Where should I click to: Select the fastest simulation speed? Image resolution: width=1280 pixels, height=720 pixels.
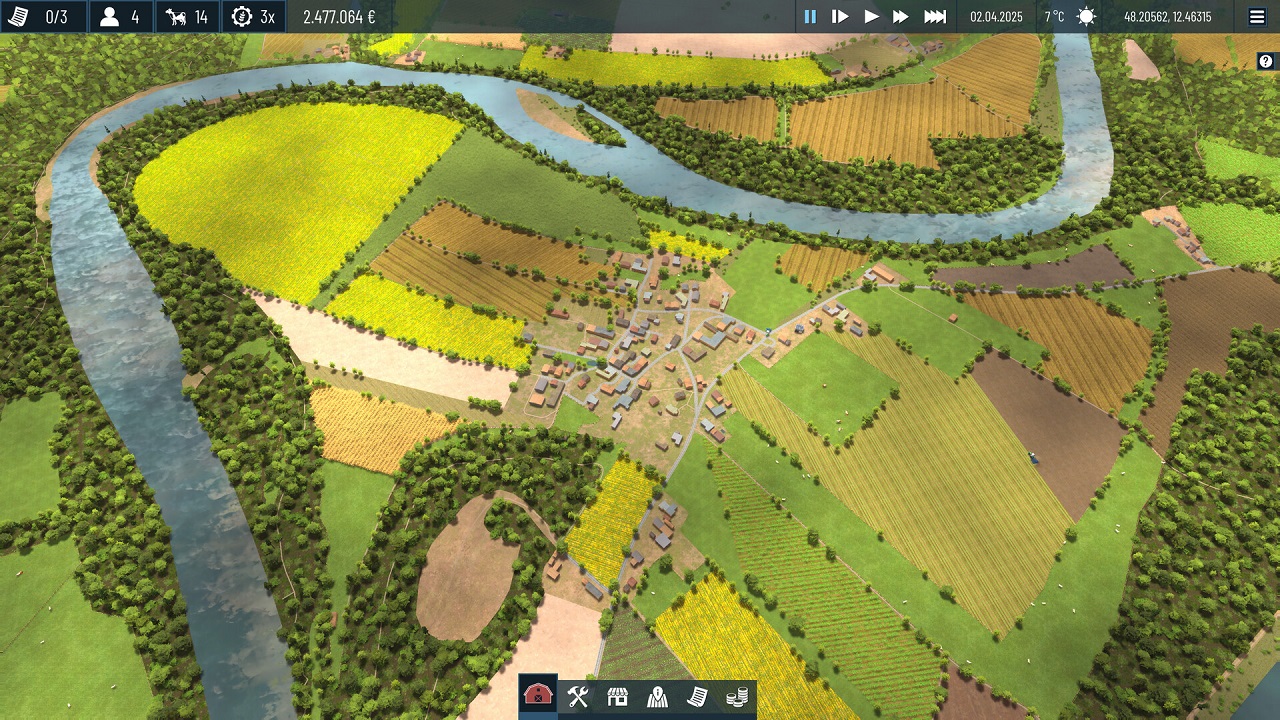[934, 15]
